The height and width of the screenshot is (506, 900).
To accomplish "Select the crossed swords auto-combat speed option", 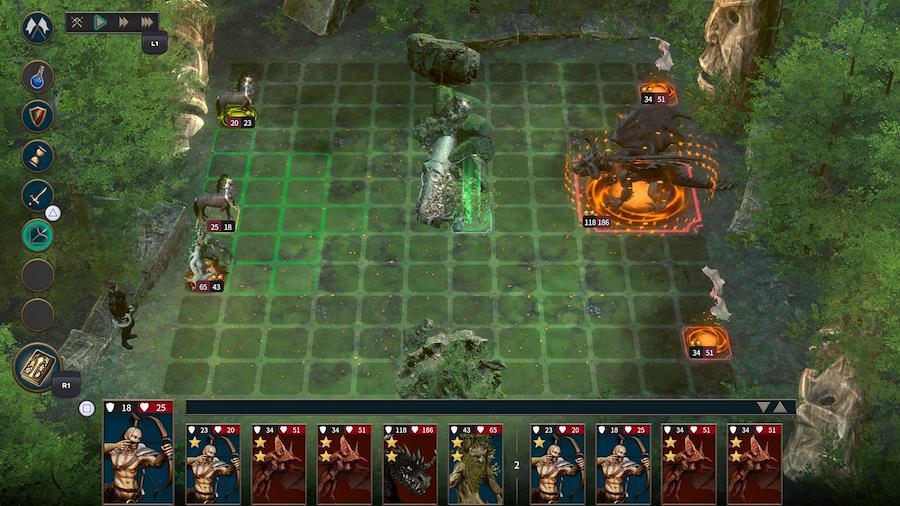I will point(77,22).
